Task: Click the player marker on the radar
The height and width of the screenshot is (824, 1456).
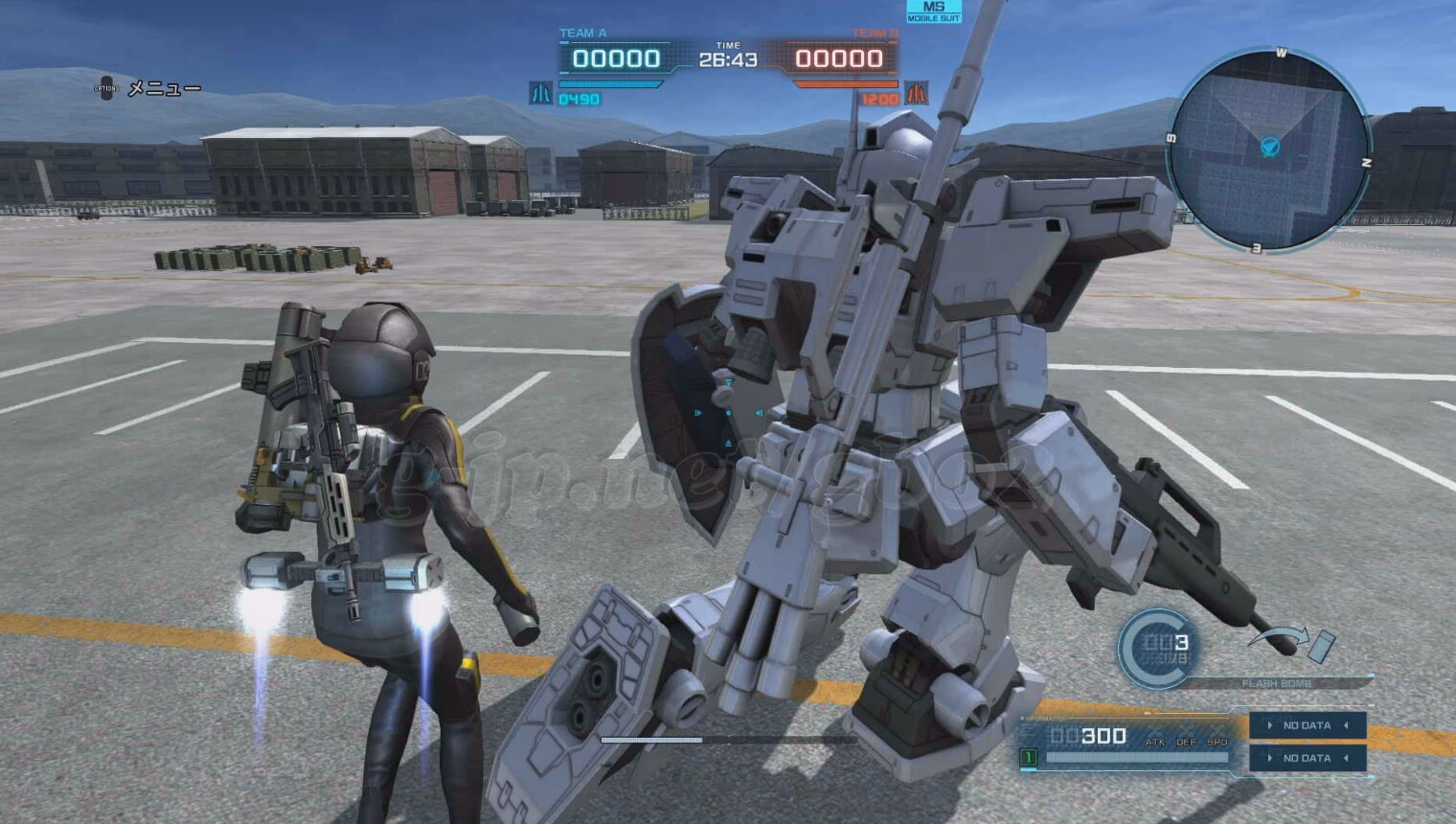Action: [1270, 147]
